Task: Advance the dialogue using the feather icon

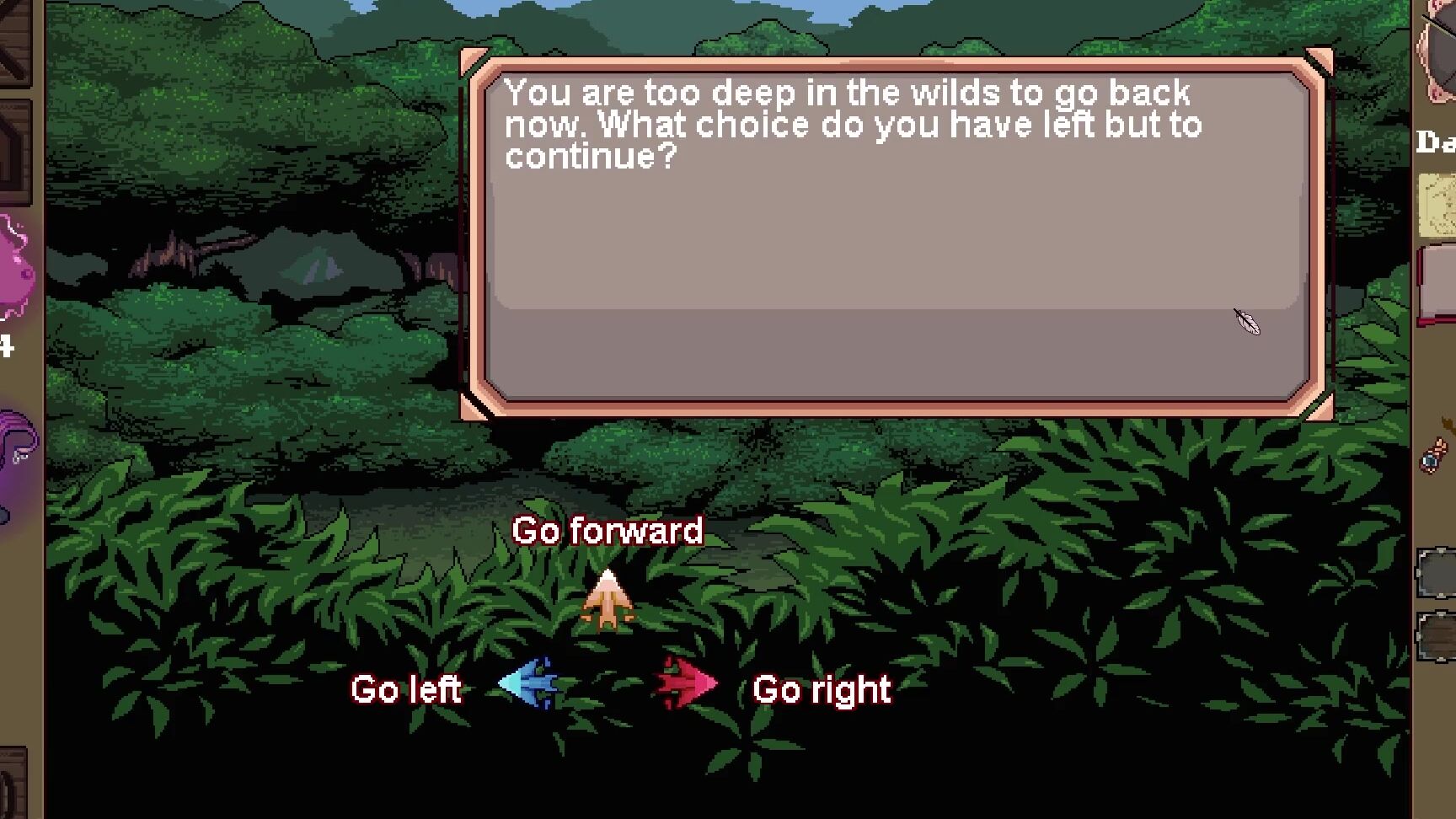Action: pos(1247,322)
